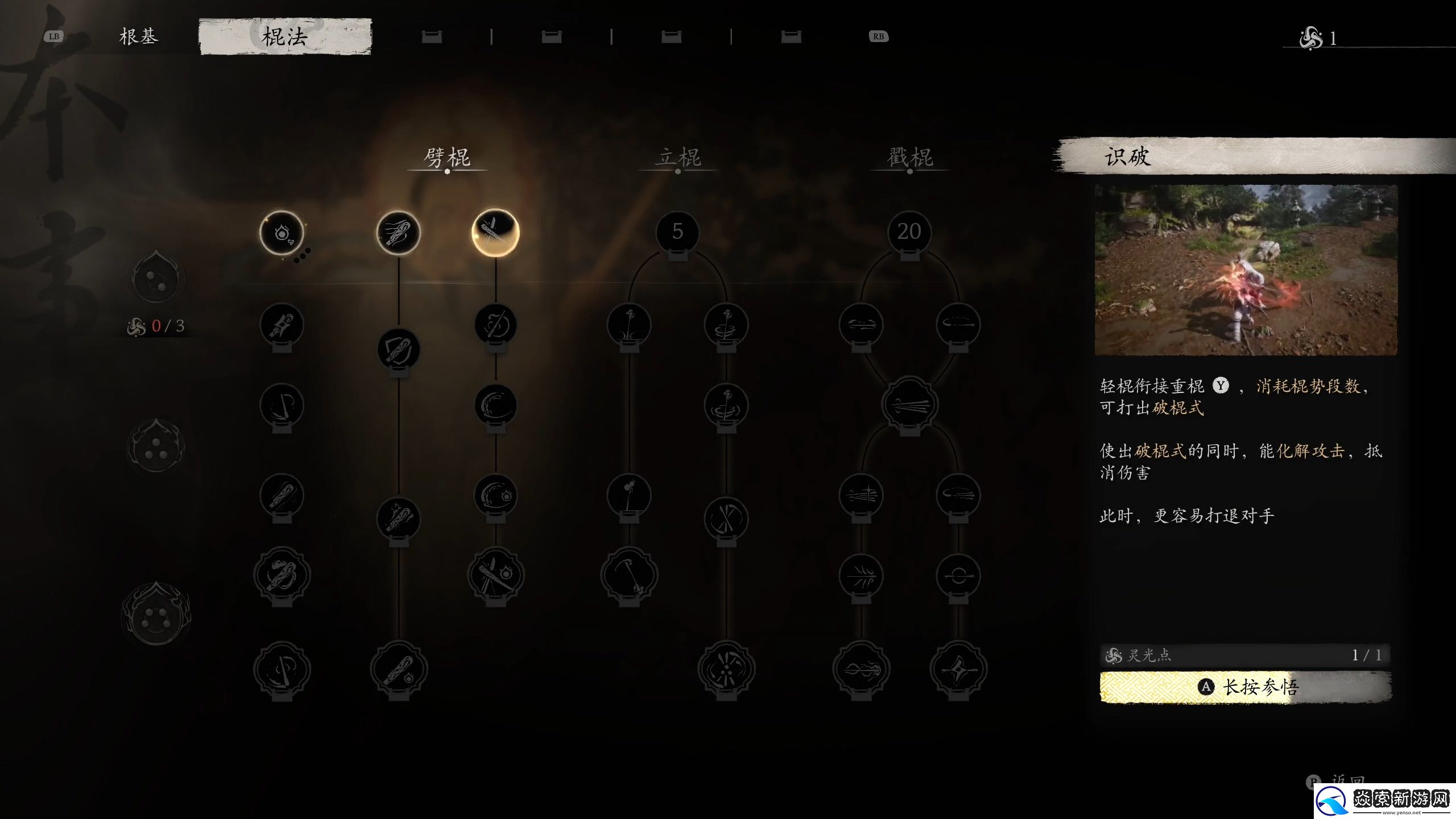Select the 棍法 tab

pyautogui.click(x=285, y=37)
